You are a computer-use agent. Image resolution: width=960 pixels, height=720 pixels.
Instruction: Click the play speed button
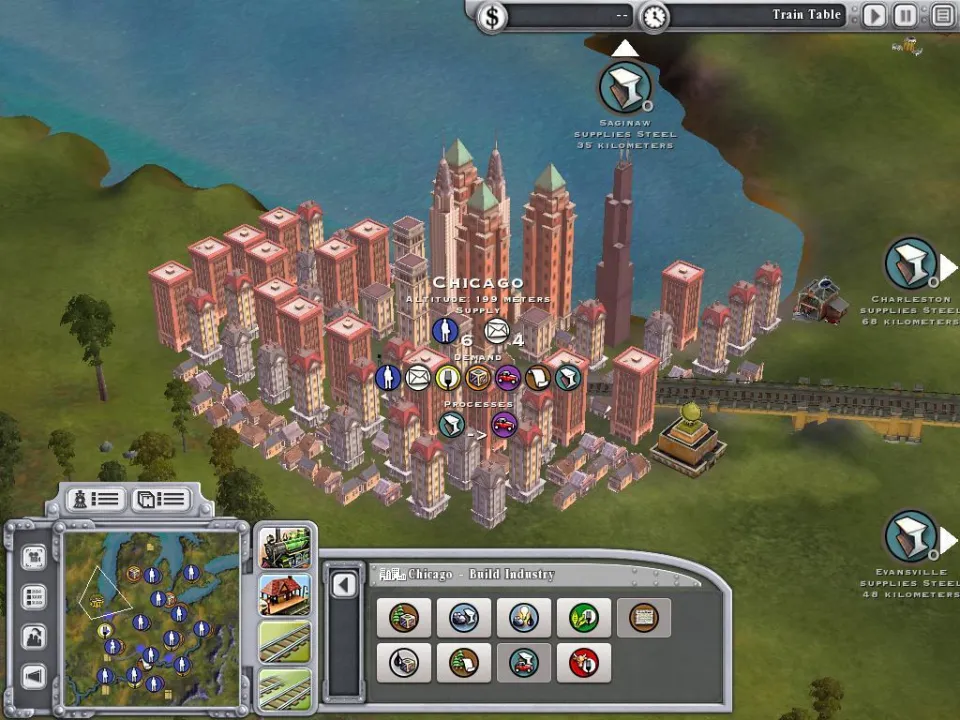coord(875,16)
